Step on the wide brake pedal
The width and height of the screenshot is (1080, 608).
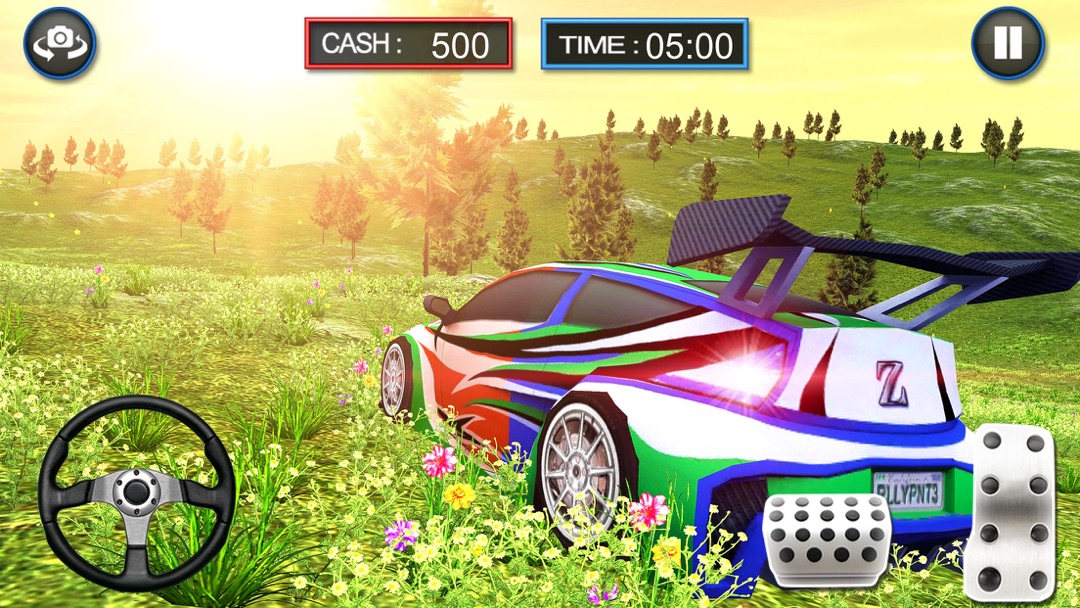tap(827, 539)
